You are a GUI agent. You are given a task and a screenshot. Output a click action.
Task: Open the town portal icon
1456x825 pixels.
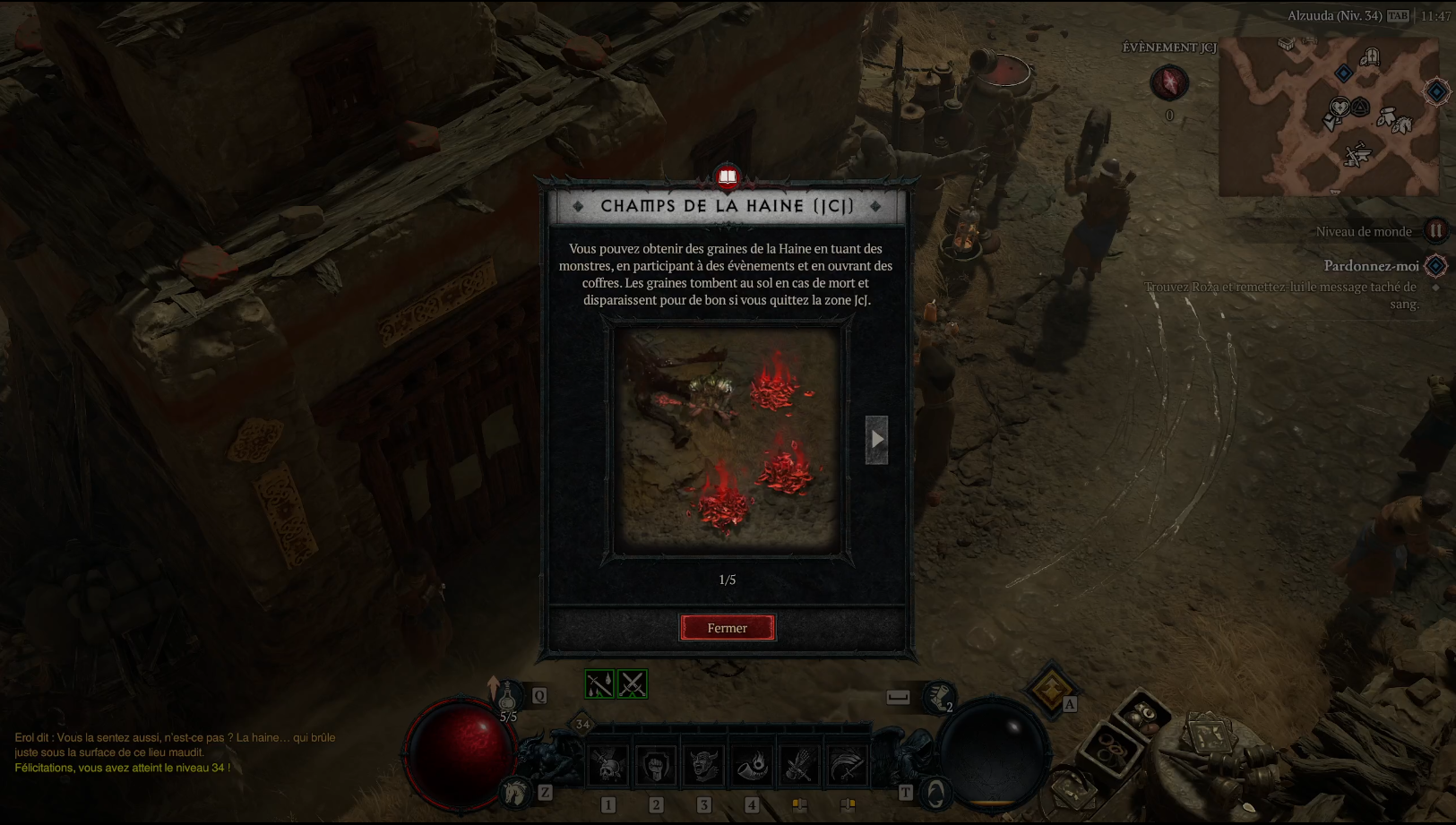(935, 793)
